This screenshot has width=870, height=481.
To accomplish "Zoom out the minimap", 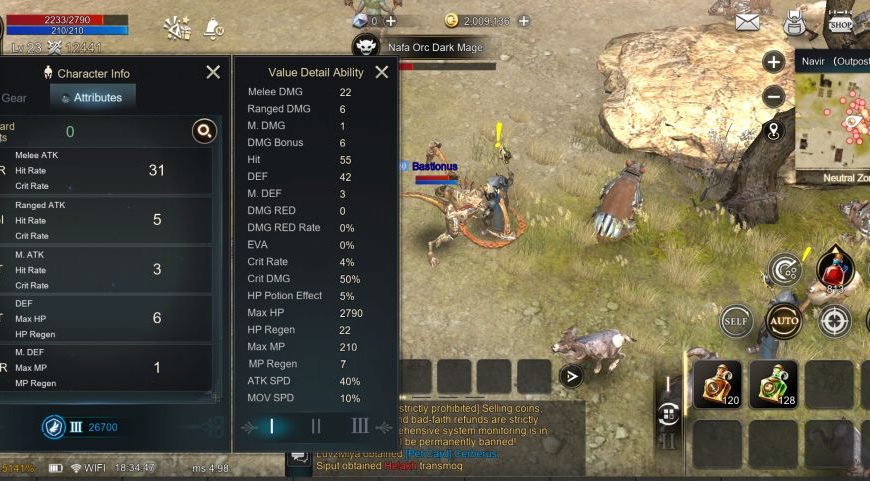I will [773, 97].
